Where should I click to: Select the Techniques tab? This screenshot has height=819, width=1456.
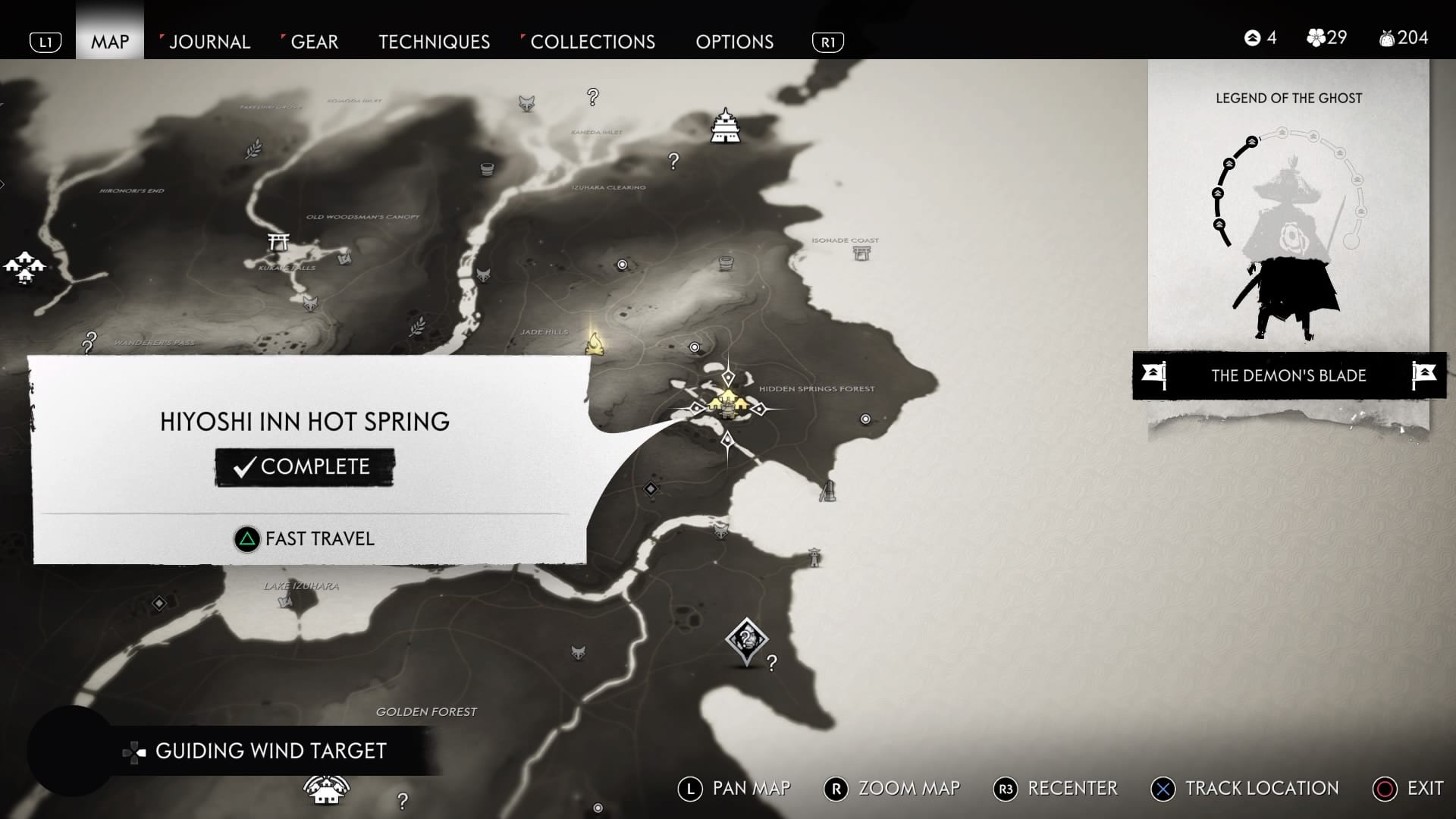pyautogui.click(x=434, y=42)
